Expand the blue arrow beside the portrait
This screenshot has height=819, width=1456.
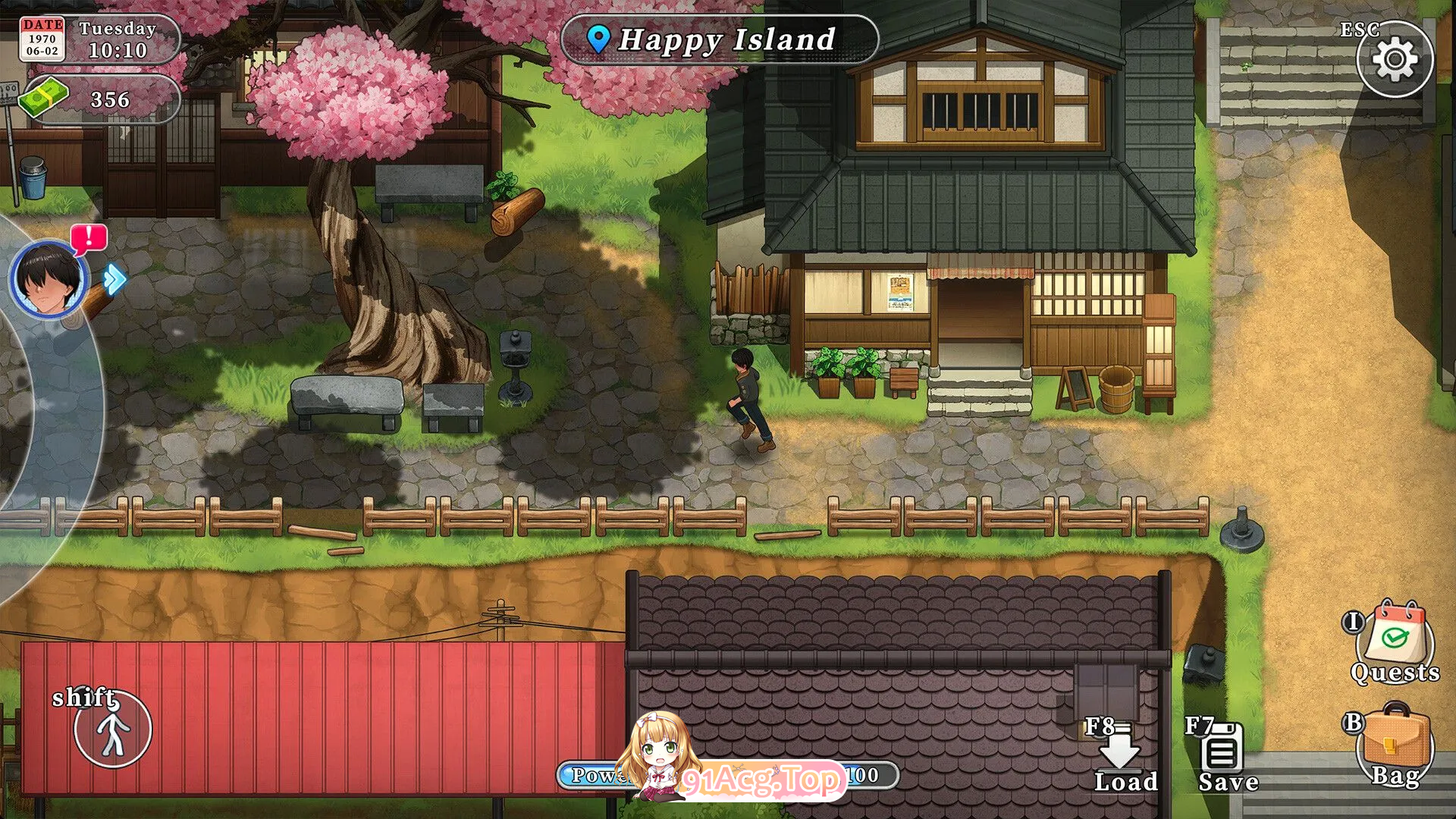pos(115,279)
